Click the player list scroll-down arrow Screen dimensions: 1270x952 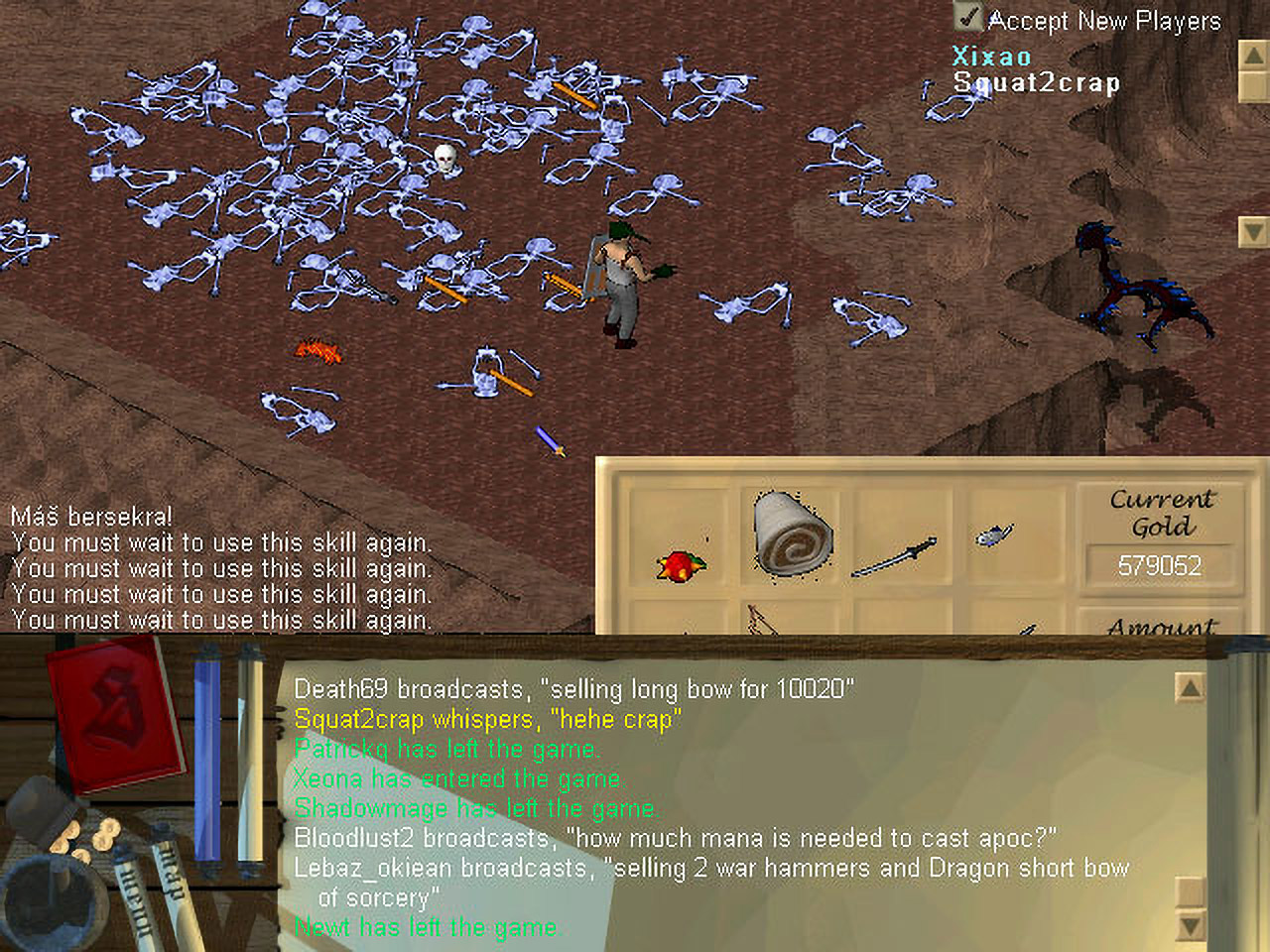1253,232
